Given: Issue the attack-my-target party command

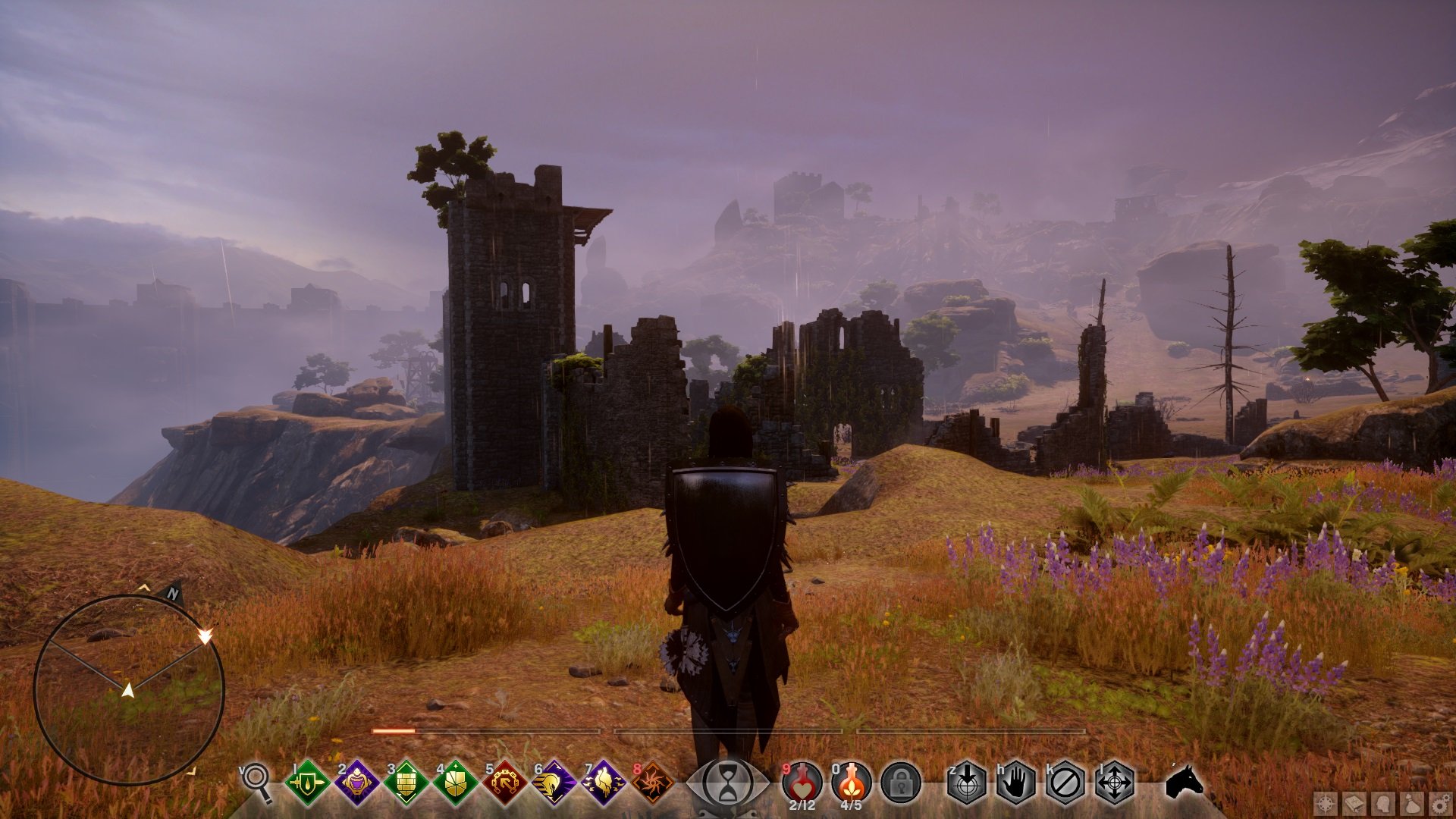Looking at the screenshot, I should pos(967,782).
